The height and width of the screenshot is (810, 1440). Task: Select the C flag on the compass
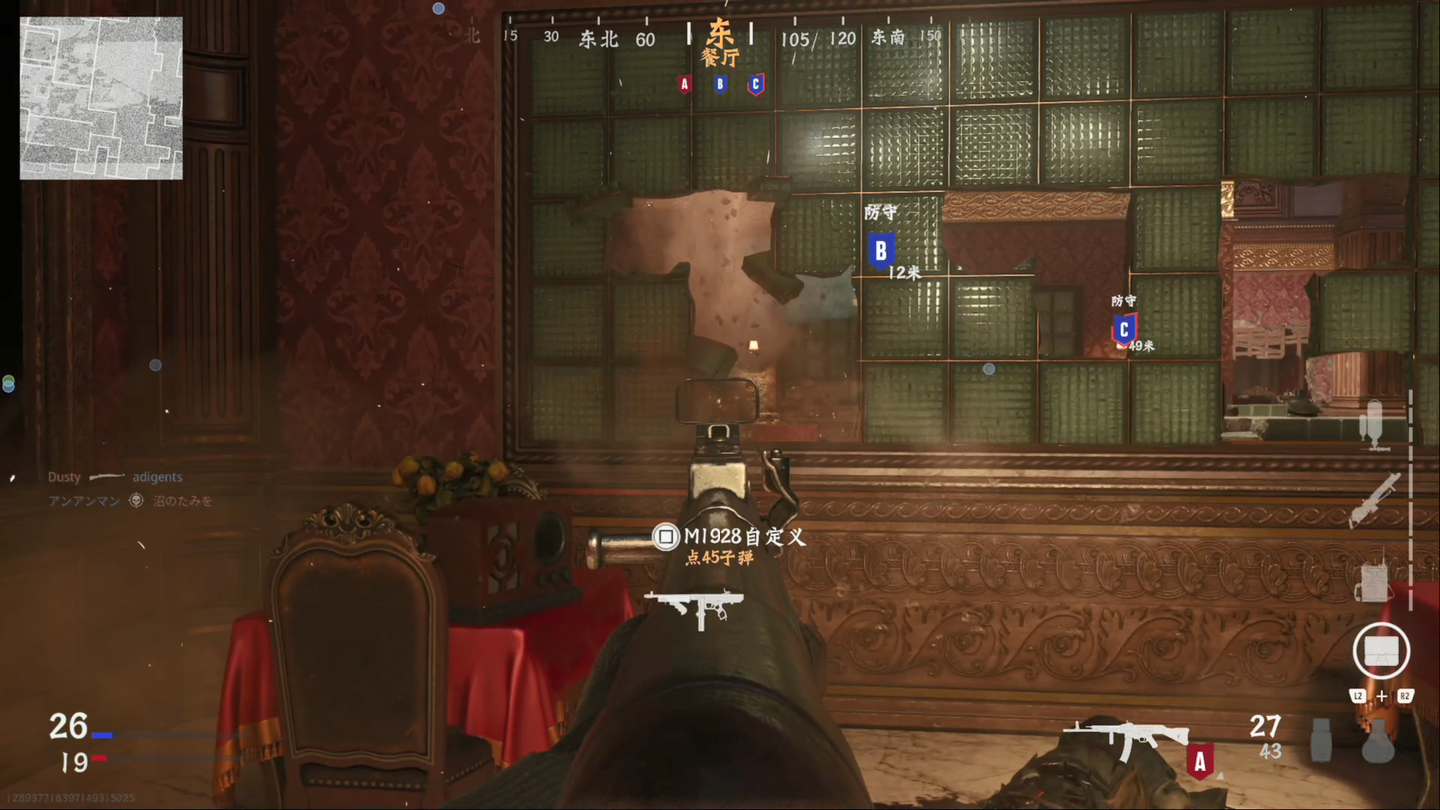point(756,84)
